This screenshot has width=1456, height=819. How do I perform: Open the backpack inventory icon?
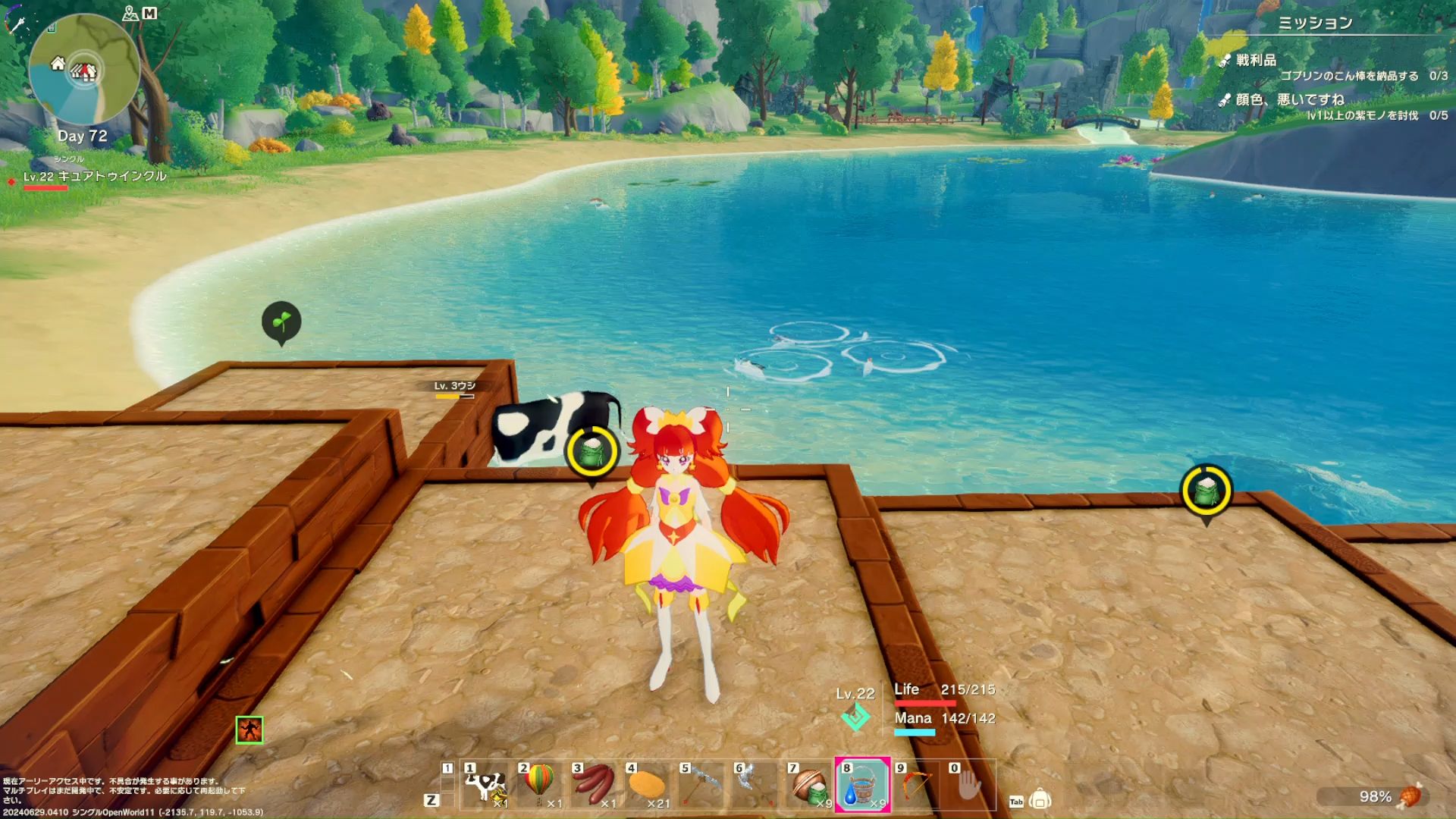1040,800
